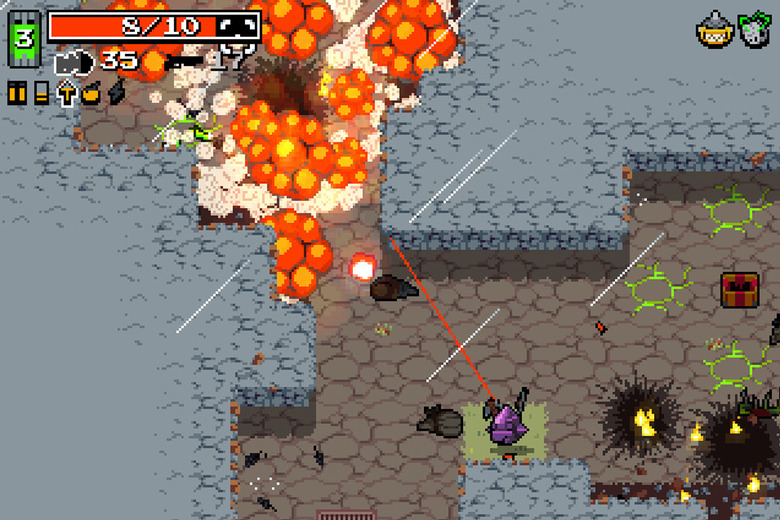Choose the single shell ammo icon
Viewport: 780px width, 520px height.
coord(41,93)
